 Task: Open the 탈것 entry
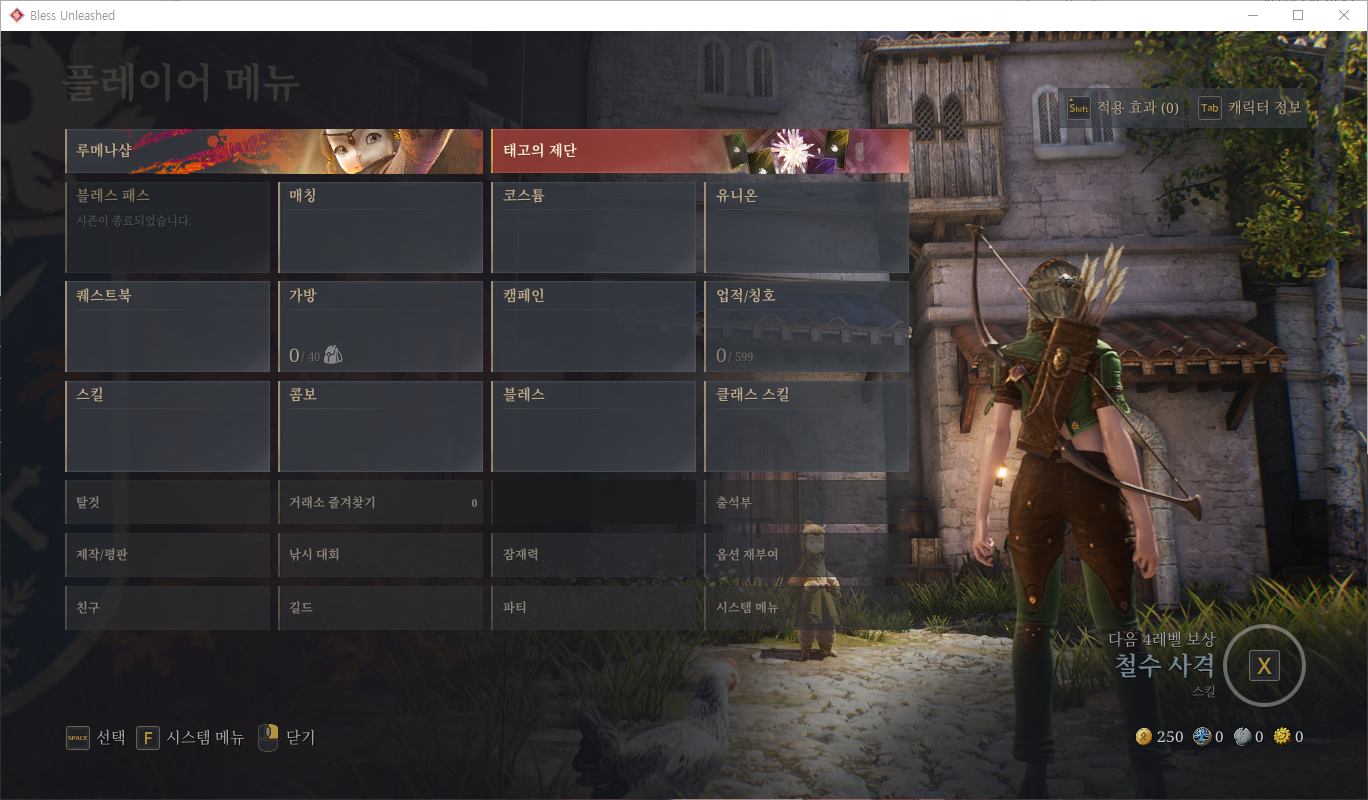(167, 503)
